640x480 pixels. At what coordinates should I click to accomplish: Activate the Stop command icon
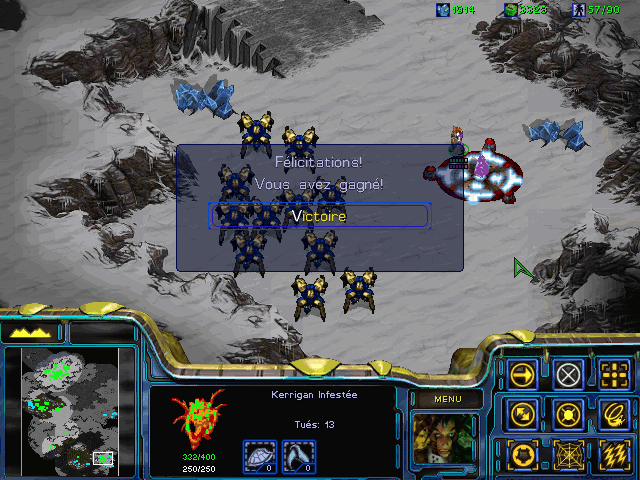click(568, 375)
